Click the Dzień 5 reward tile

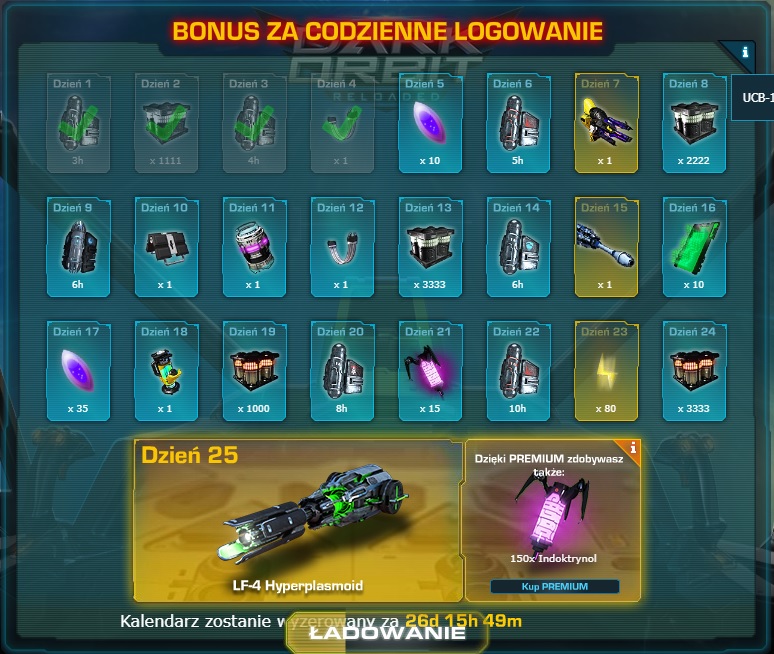[430, 121]
